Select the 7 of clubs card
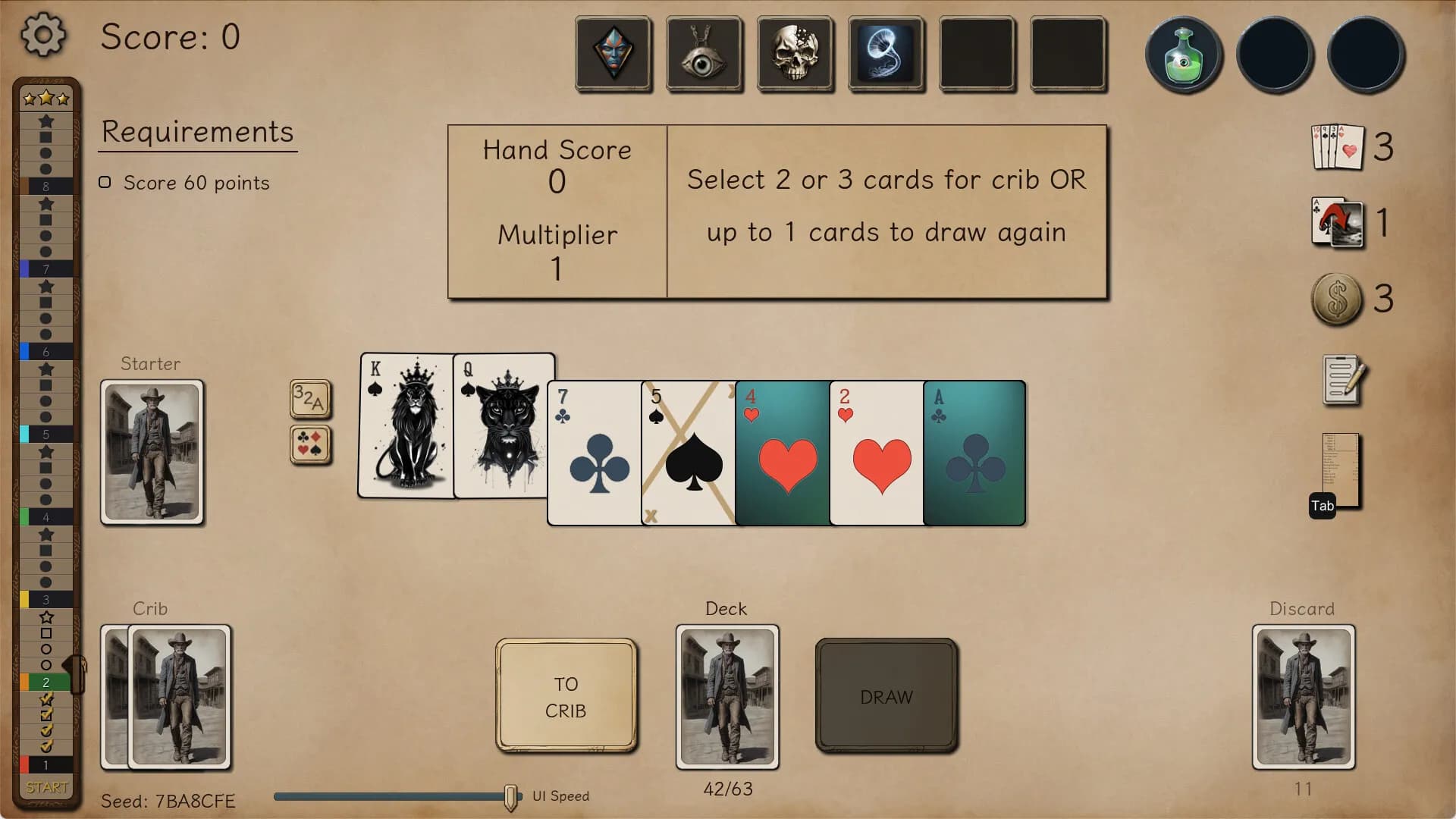 coord(594,453)
